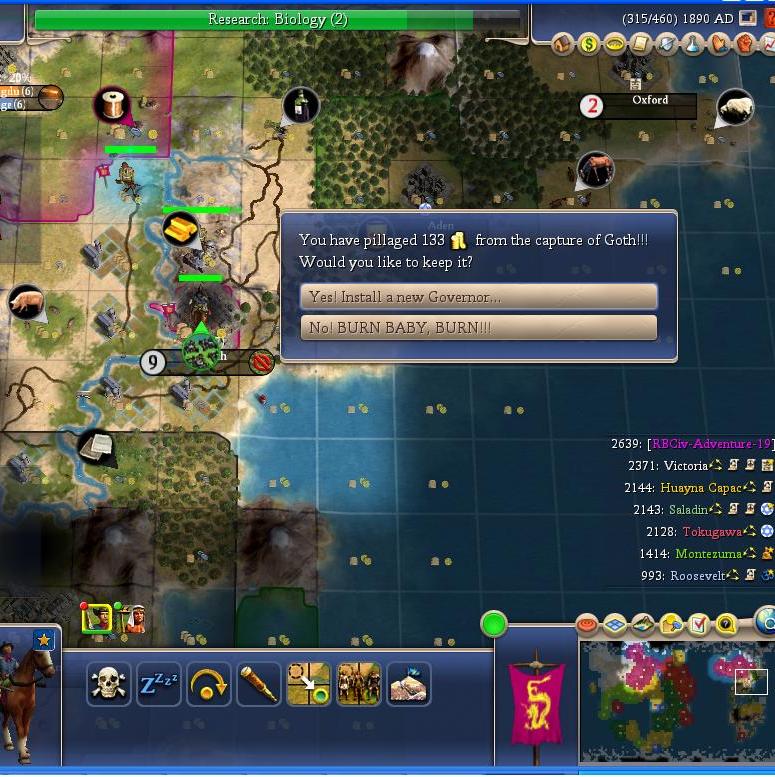Delete the unit with the skull button
This screenshot has width=775, height=777.
click(x=108, y=684)
